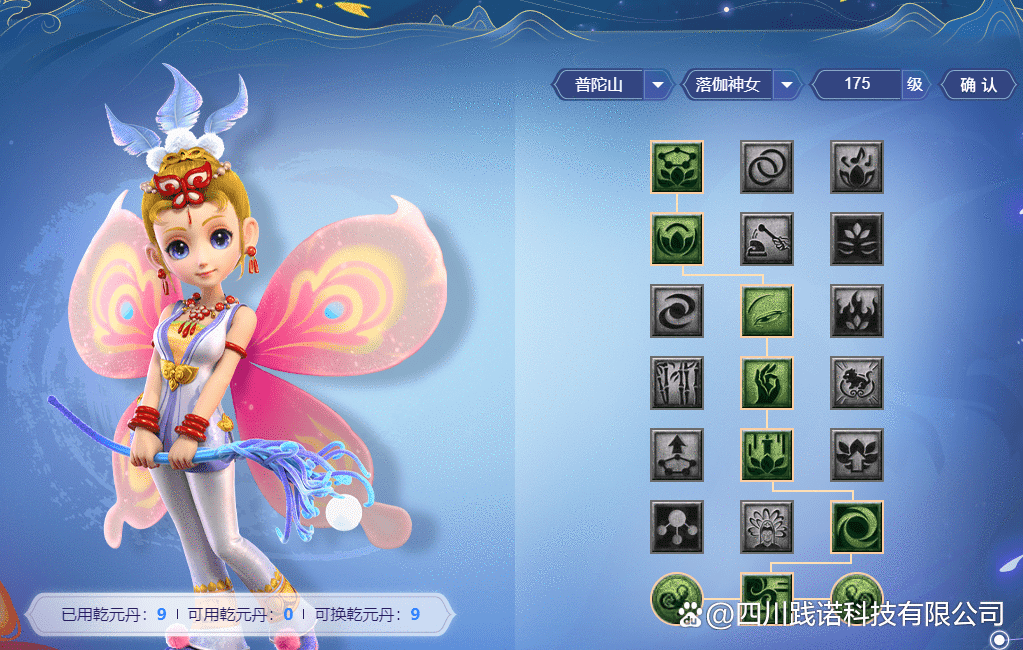Select the grey swirl talent

[x=677, y=311]
